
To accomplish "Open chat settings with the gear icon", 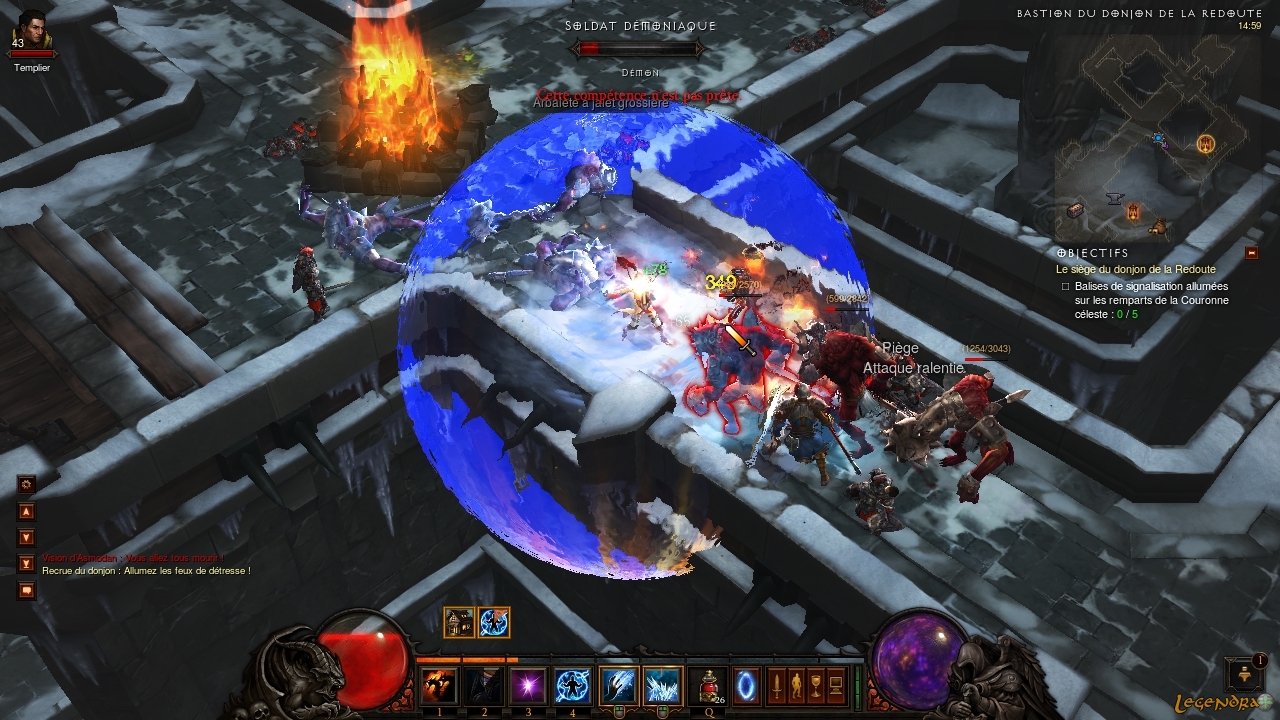I will point(27,484).
